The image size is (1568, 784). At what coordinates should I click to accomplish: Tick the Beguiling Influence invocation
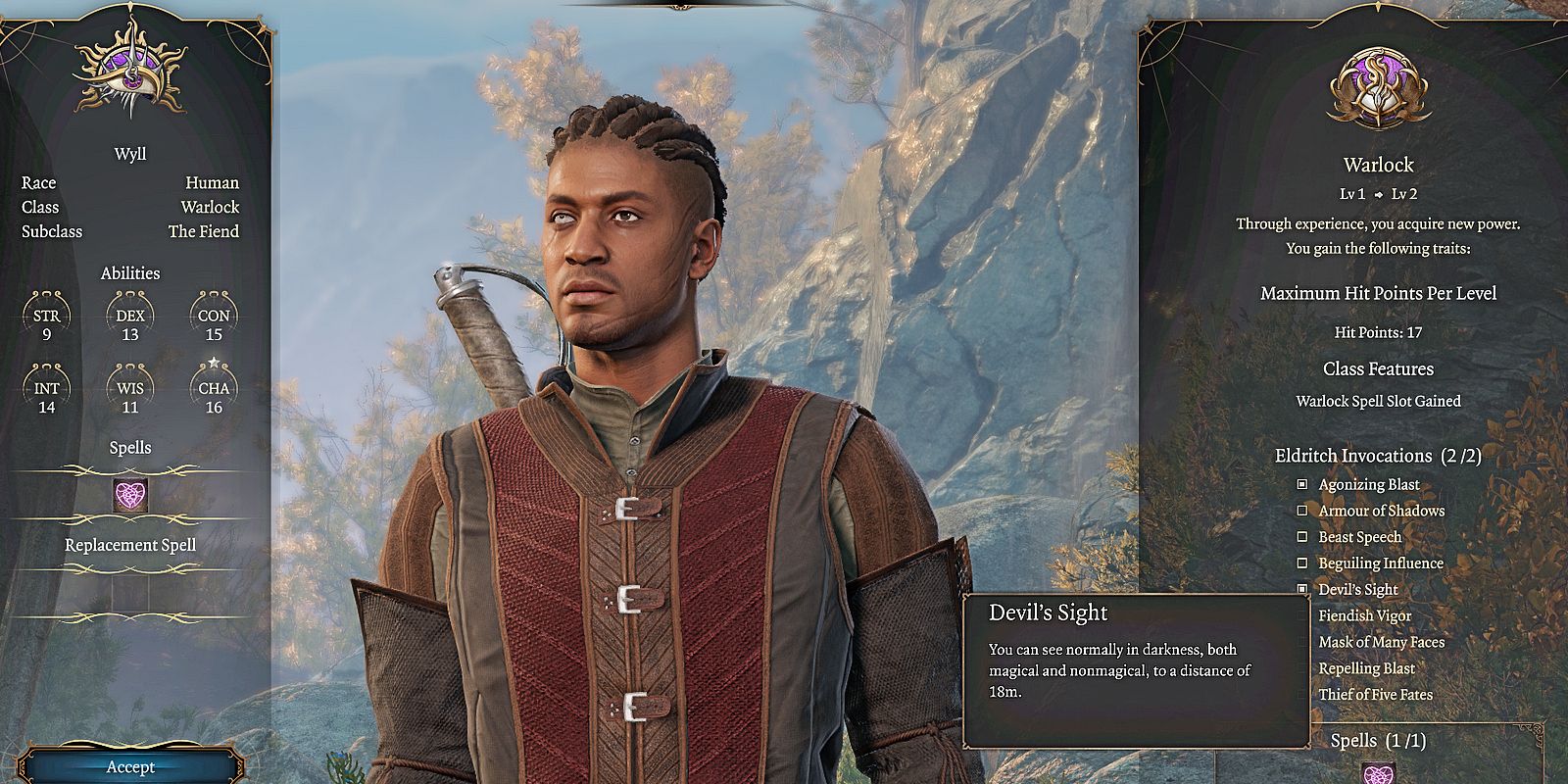click(1302, 563)
